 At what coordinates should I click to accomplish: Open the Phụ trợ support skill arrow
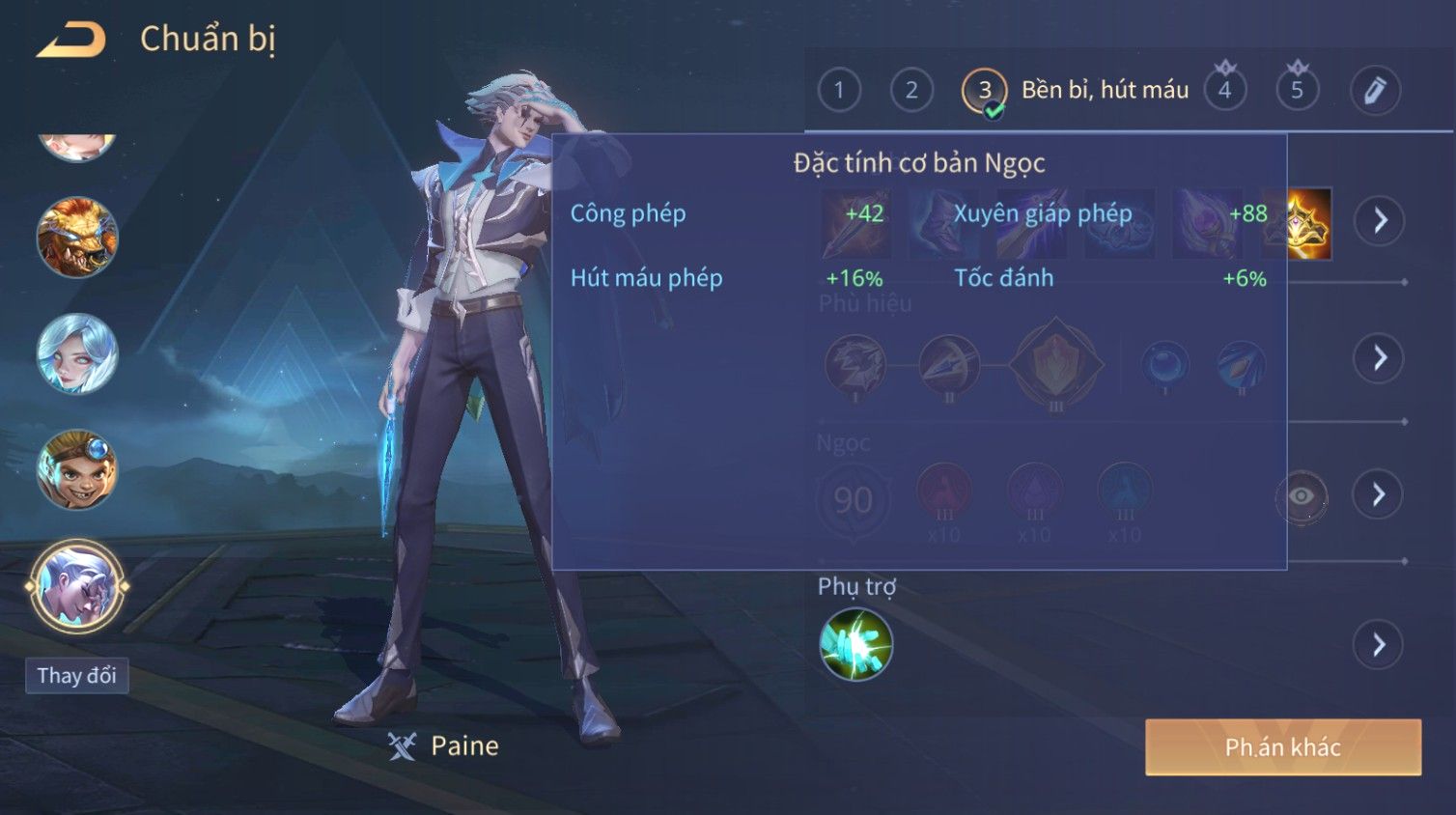point(1379,644)
